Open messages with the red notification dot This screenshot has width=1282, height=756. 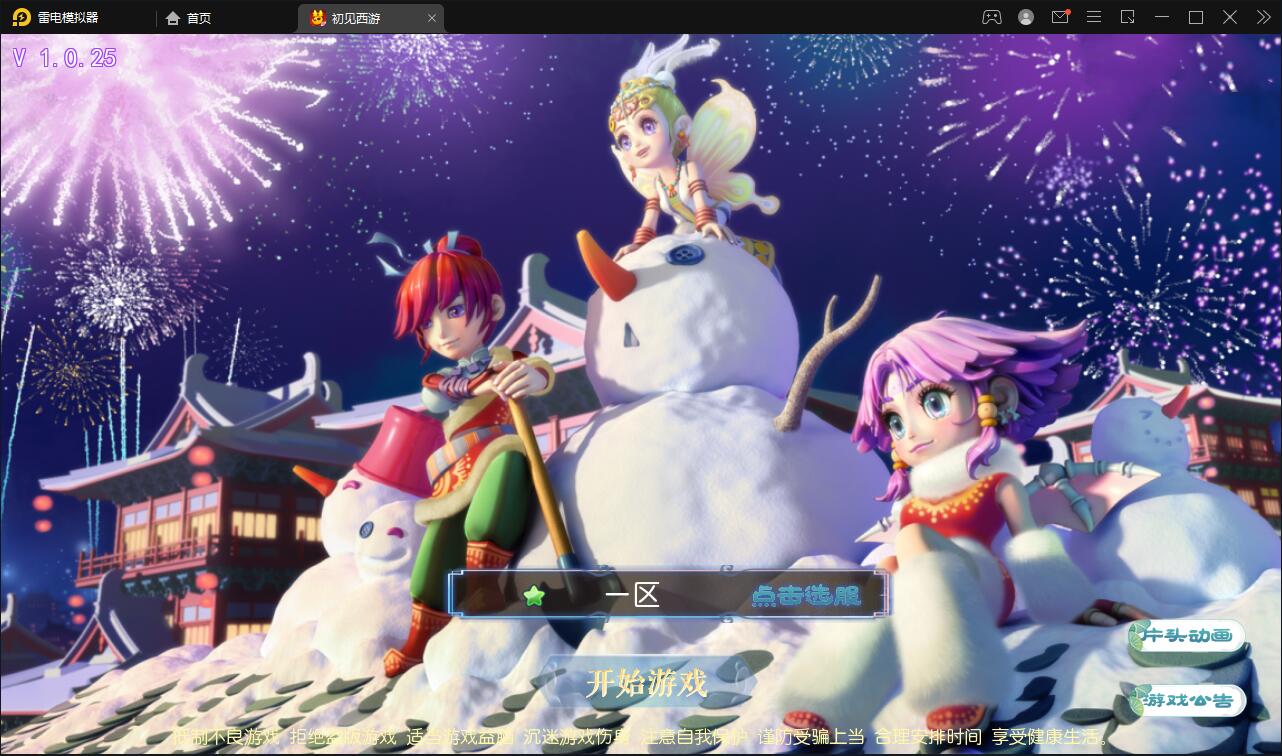1060,17
